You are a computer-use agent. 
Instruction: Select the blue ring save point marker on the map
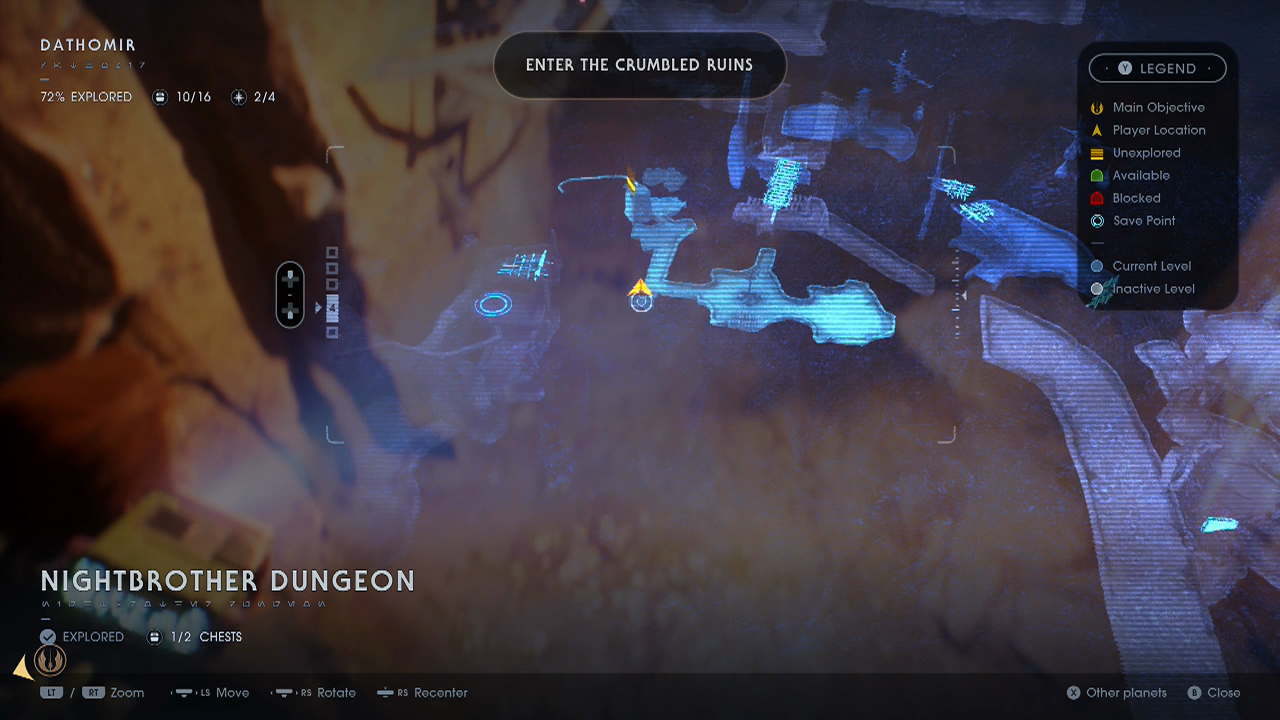click(x=493, y=304)
